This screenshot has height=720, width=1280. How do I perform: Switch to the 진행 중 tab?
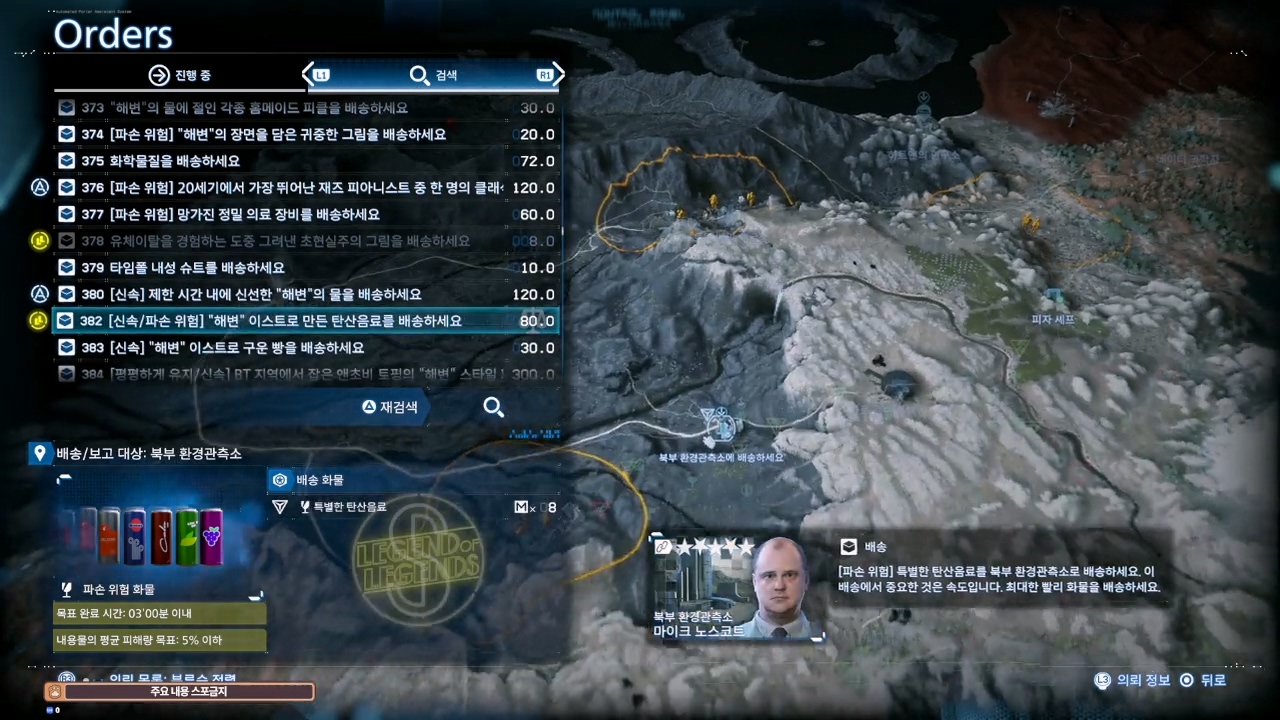pyautogui.click(x=180, y=75)
